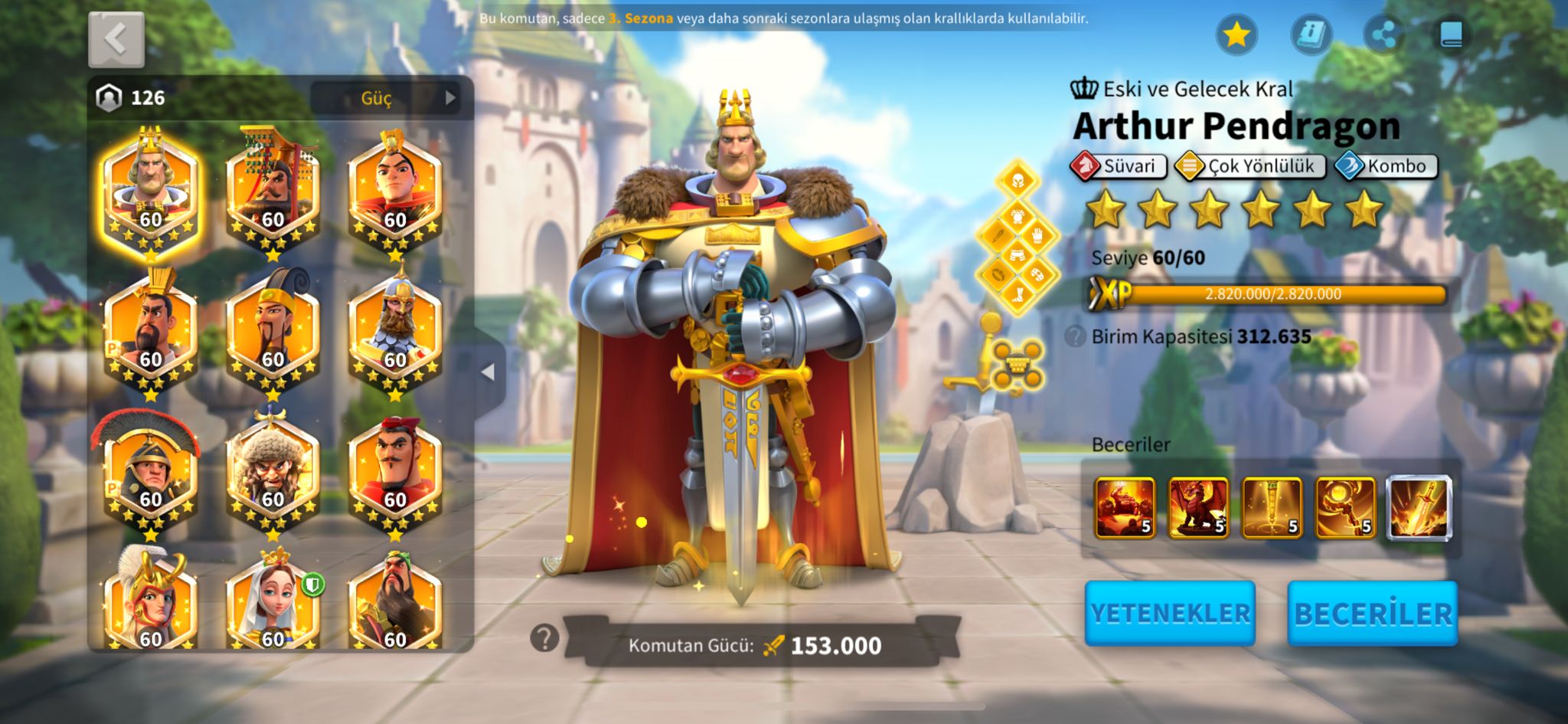The width and height of the screenshot is (1568, 724).
Task: Open the Güç sort dropdown
Action: pos(385,97)
